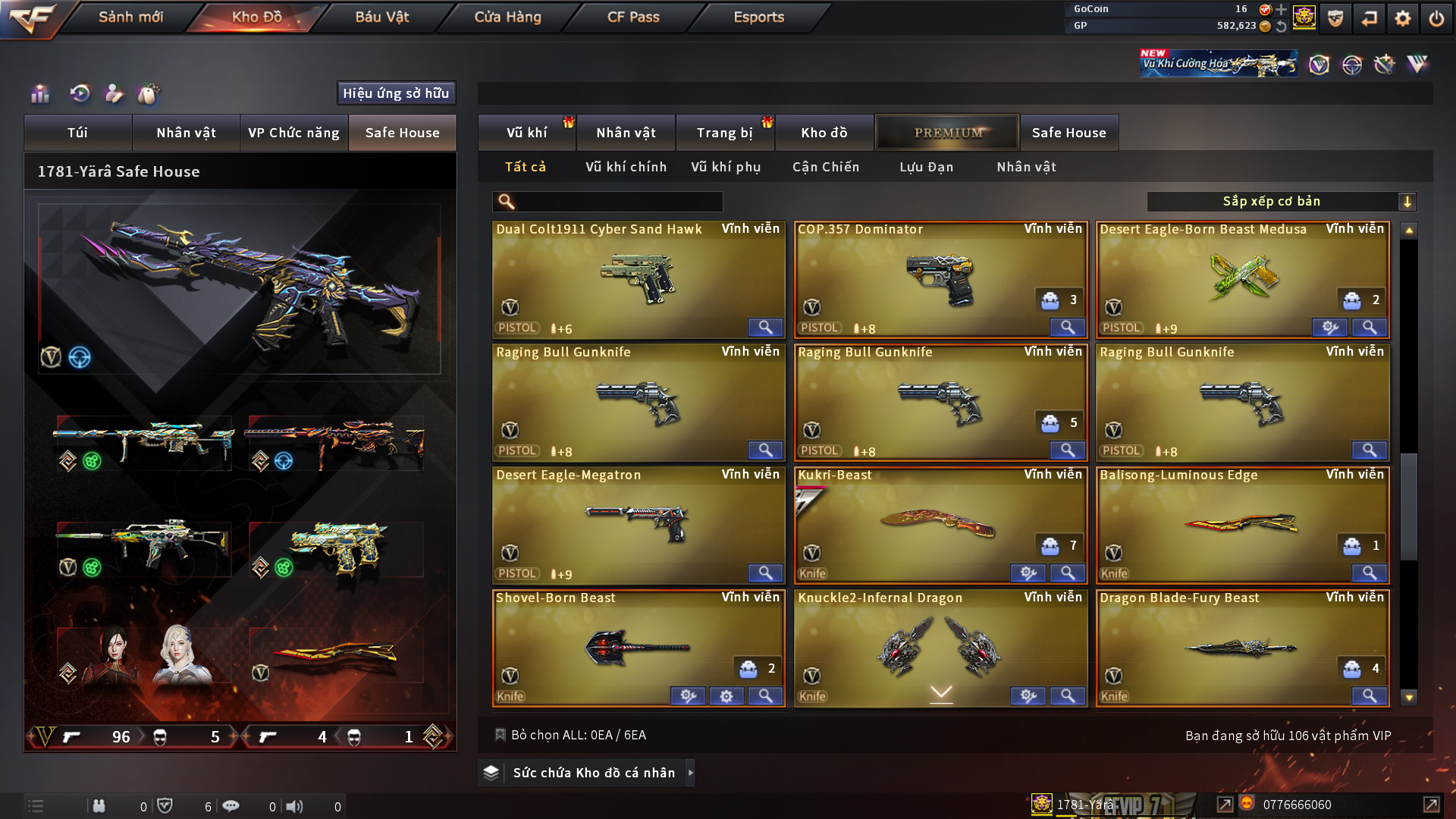
Task: Open the Sắp xếp cơ bản sort dropdown
Action: (x=1281, y=202)
